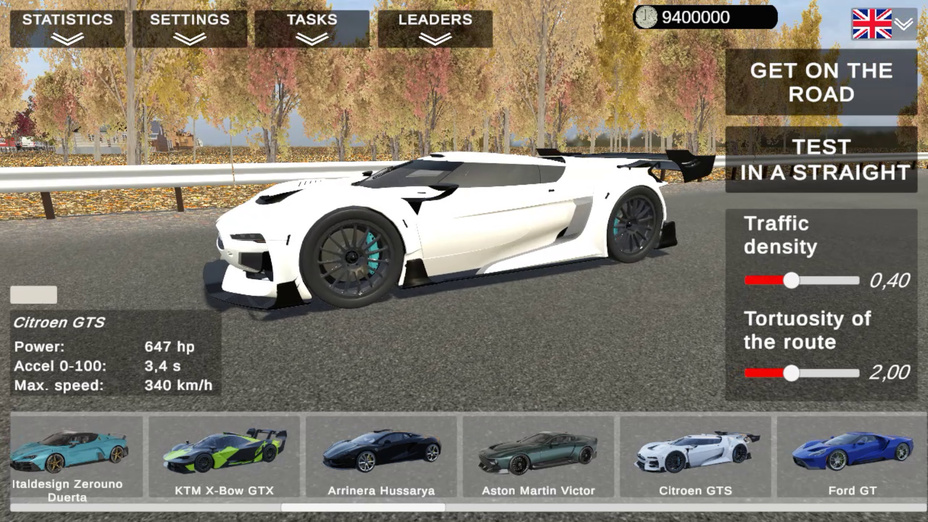Change language via the UK flag
The width and height of the screenshot is (928, 522).
[882, 24]
